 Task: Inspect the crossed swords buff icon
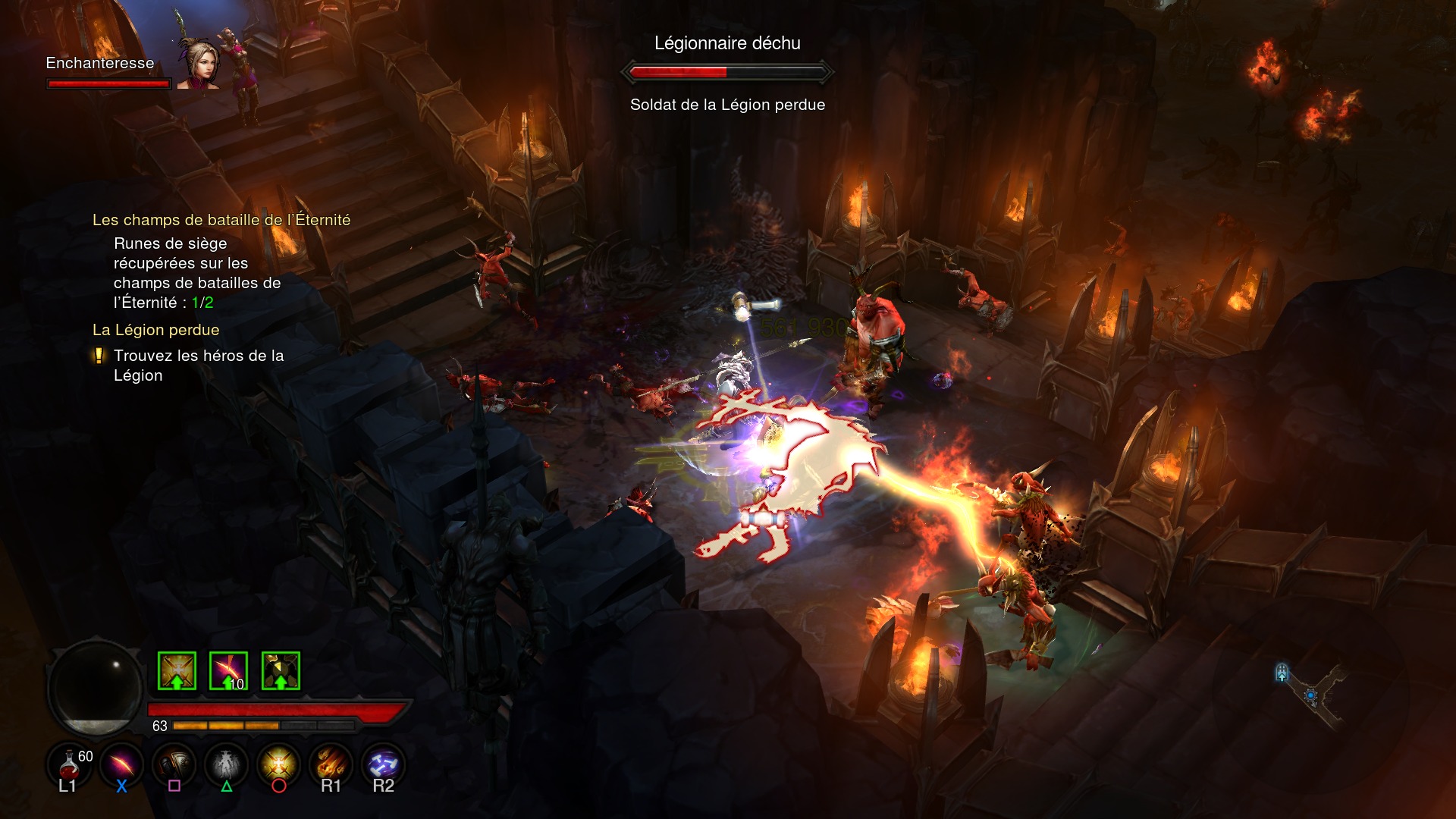point(177,671)
